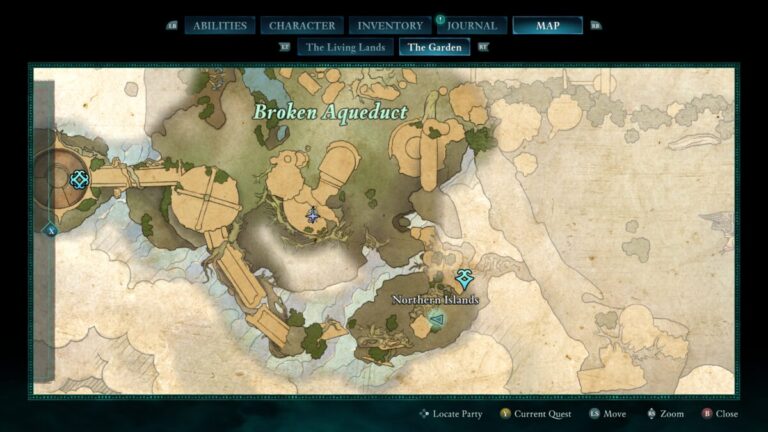Open the Journal tab

[472, 25]
